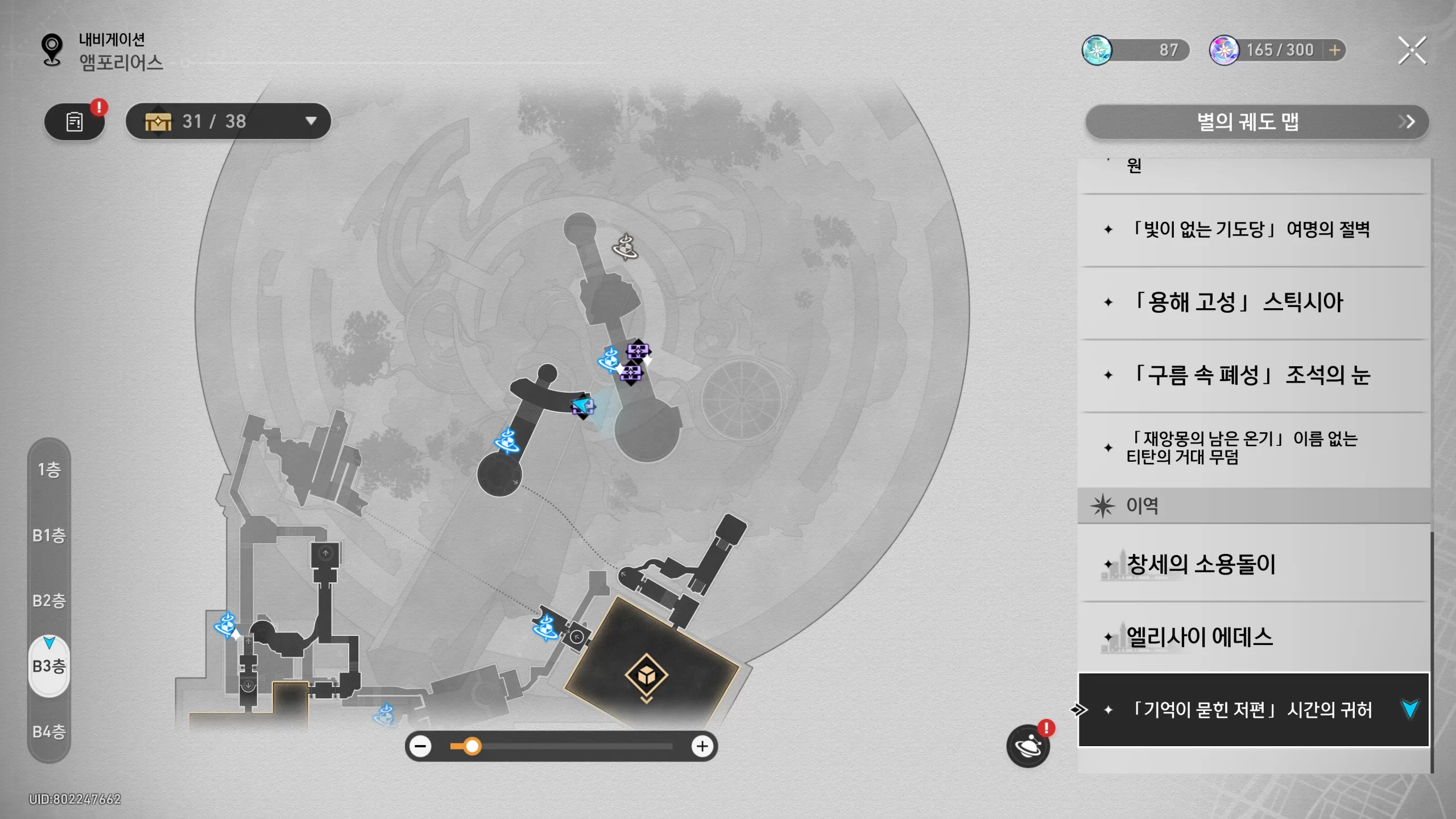
Task: Switch to floor B2층
Action: (x=49, y=601)
